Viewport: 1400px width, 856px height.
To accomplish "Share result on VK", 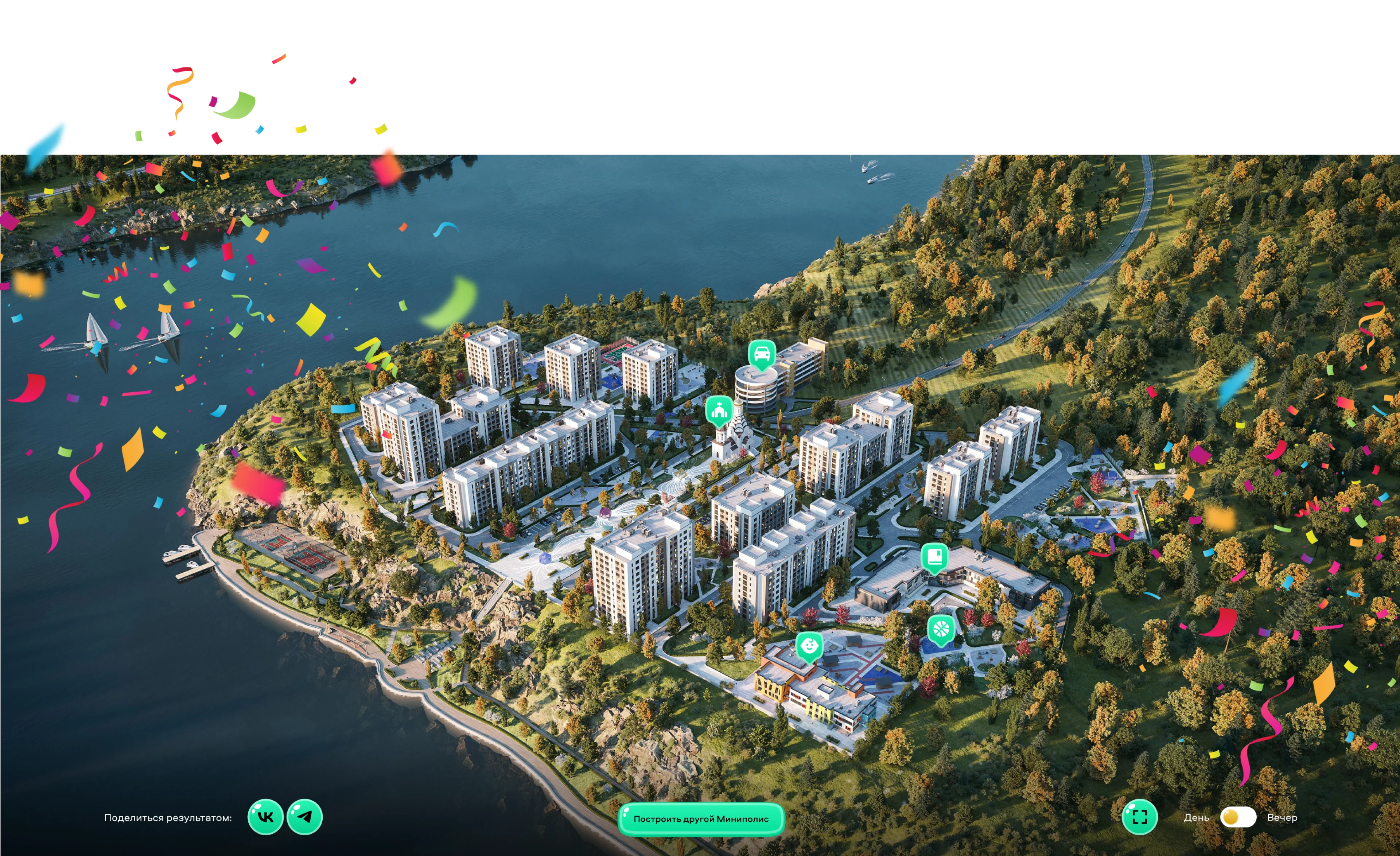I will (x=265, y=817).
